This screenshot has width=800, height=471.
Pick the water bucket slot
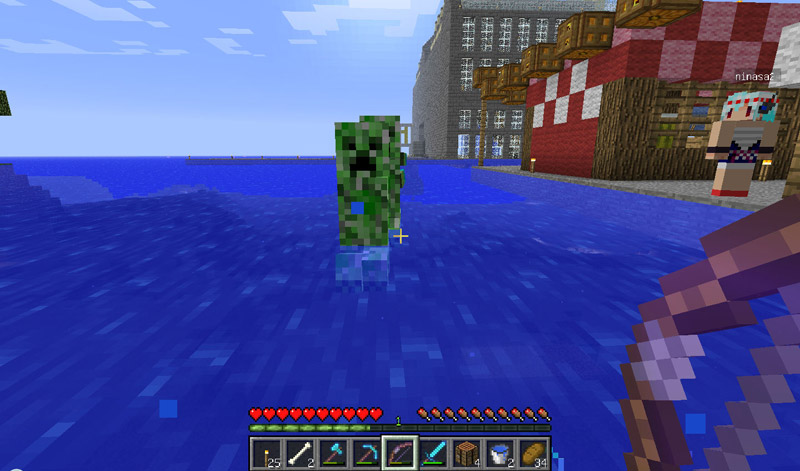pos(498,453)
